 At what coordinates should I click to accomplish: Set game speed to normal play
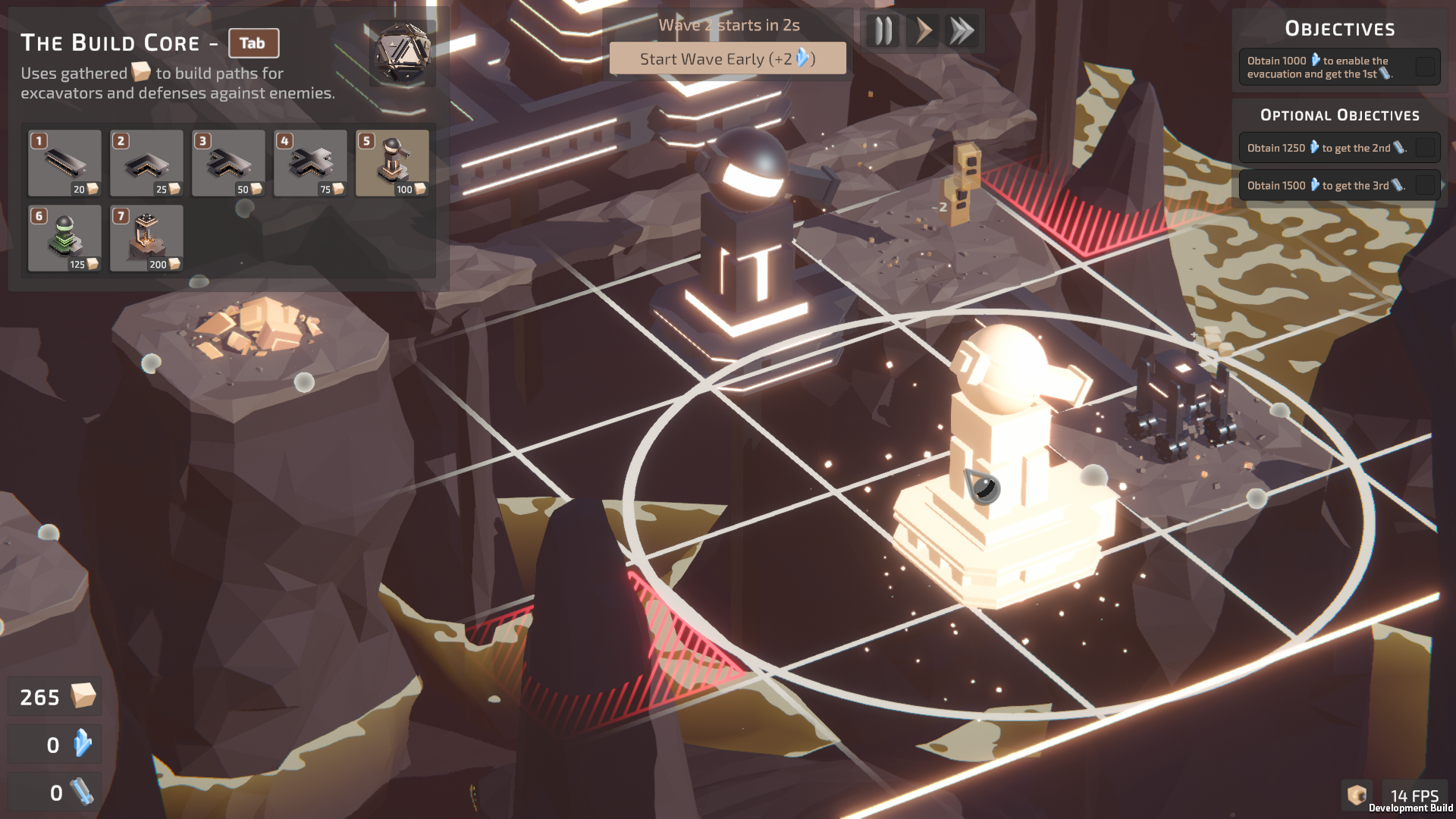(x=923, y=31)
